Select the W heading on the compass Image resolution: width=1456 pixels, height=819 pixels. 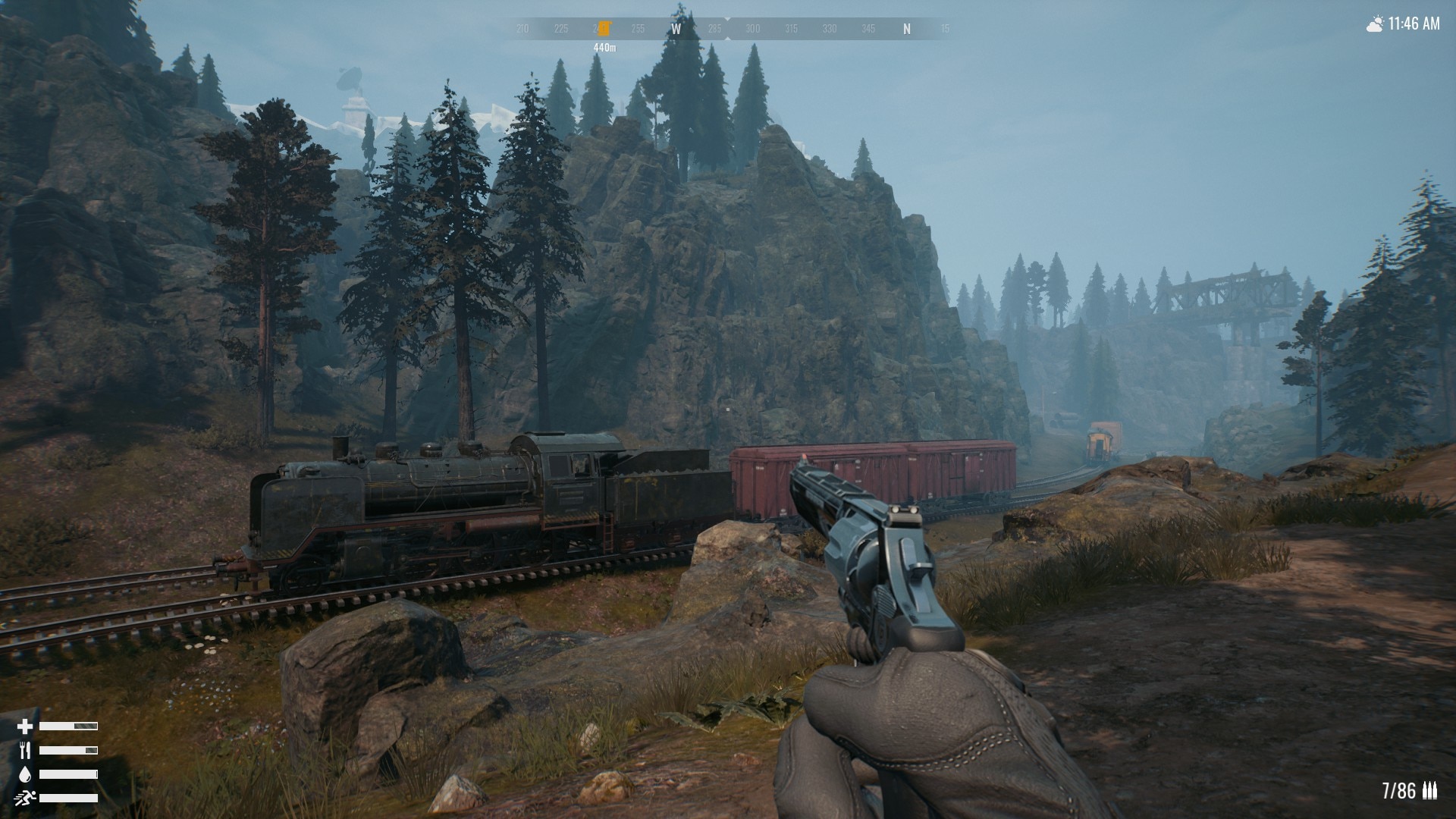click(x=676, y=30)
